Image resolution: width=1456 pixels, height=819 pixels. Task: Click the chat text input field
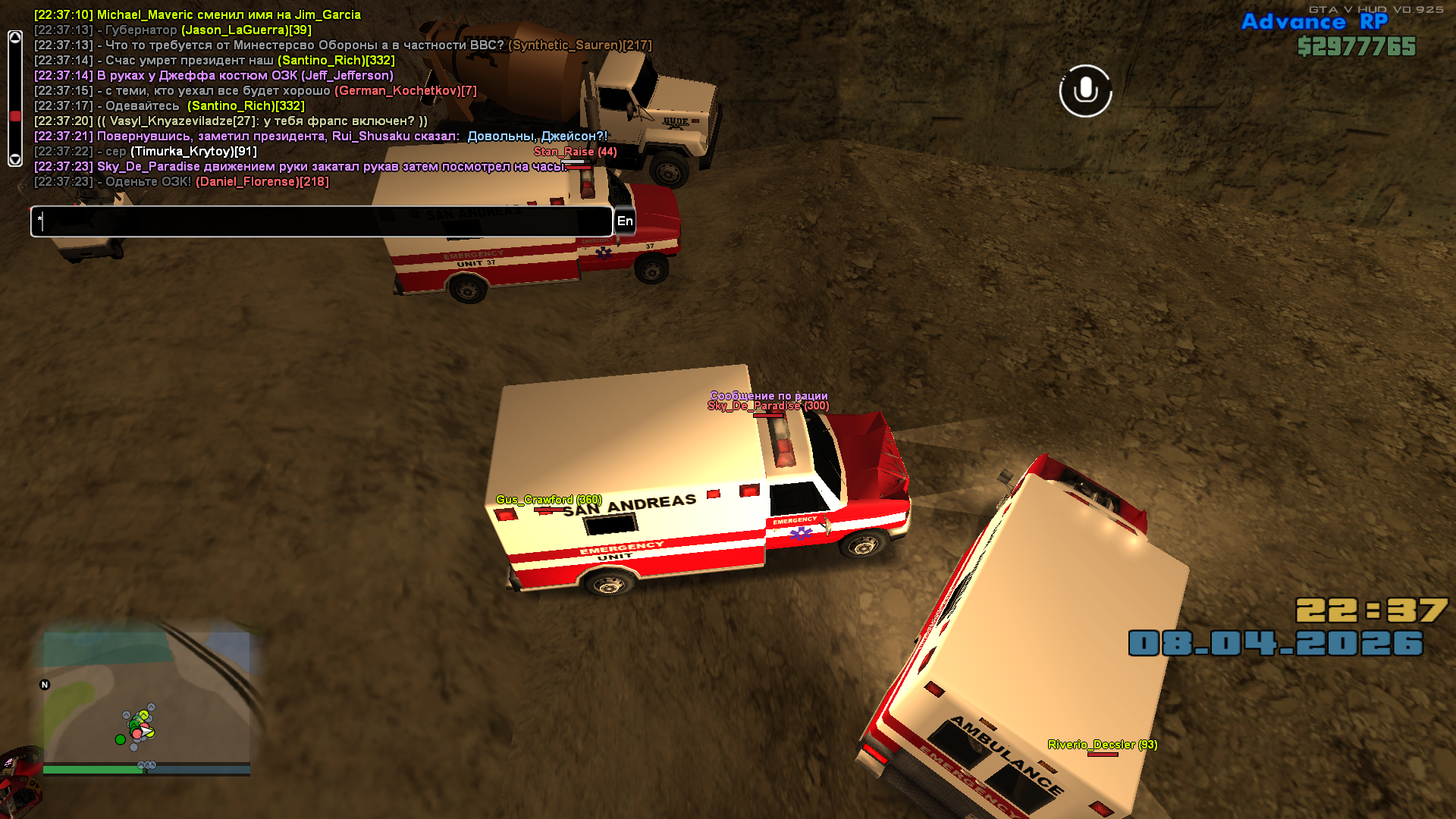pyautogui.click(x=321, y=221)
